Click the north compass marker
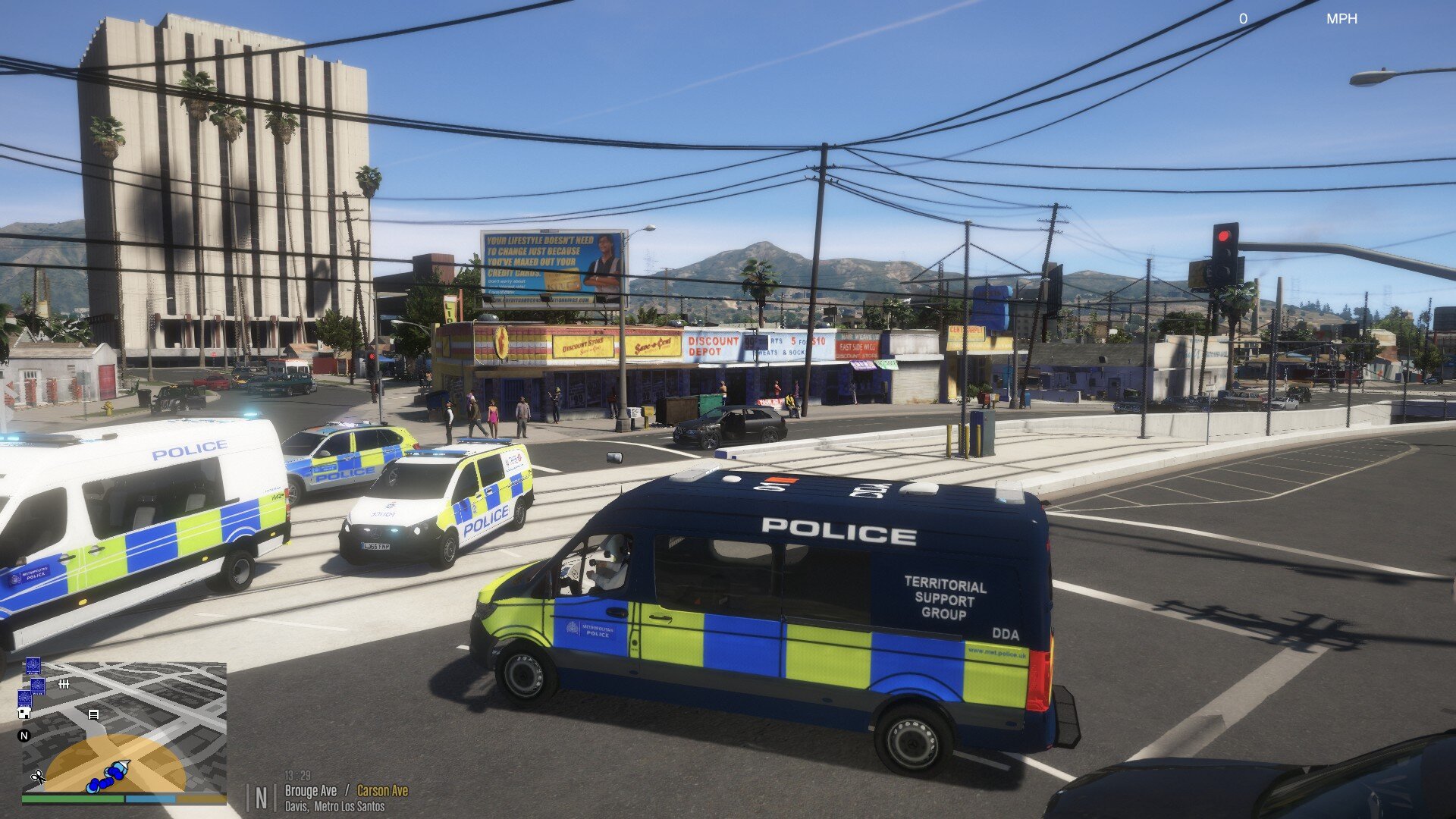Screen dimensions: 1456x819 [24, 736]
